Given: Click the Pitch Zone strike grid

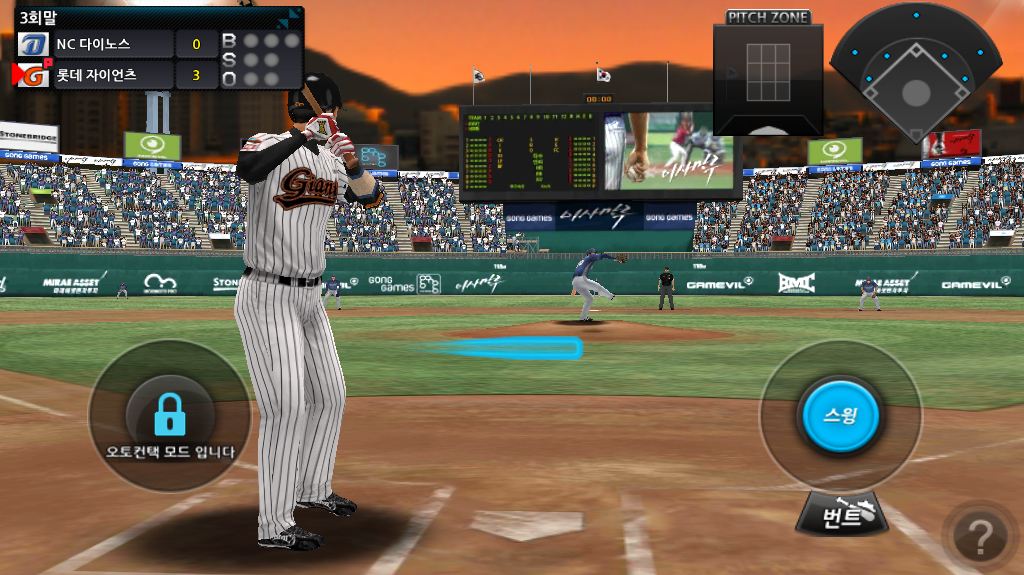Looking at the screenshot, I should tap(768, 73).
